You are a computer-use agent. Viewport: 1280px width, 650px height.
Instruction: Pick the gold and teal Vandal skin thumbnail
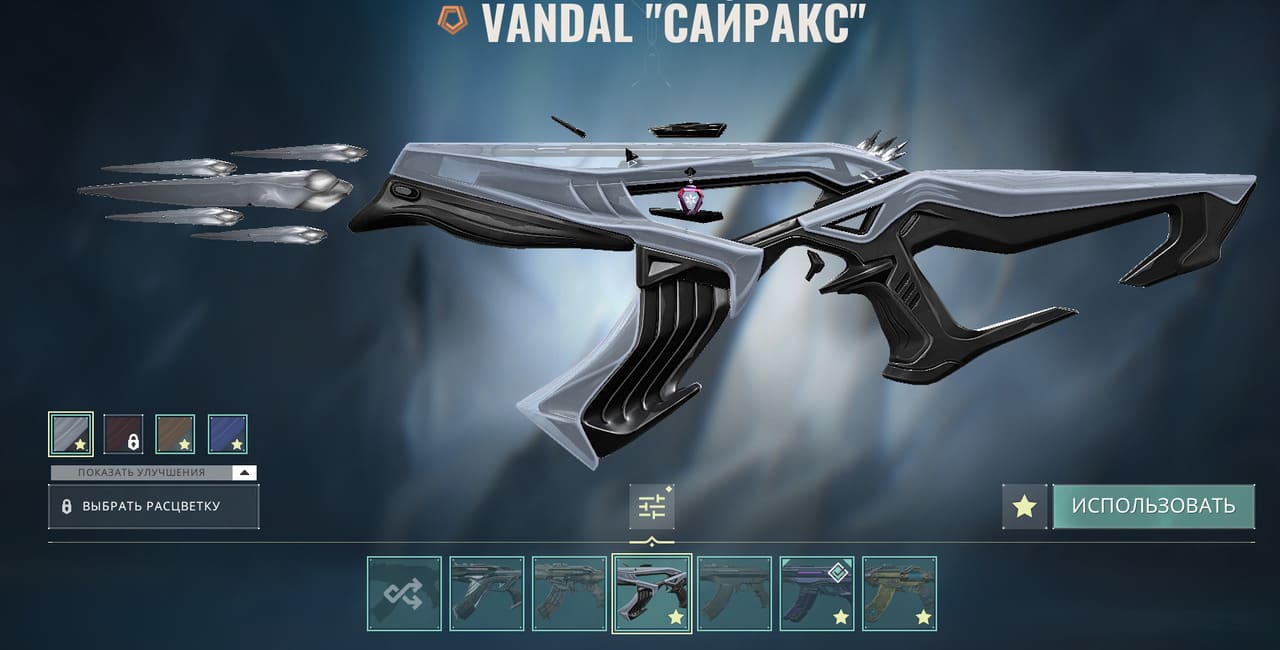point(899,594)
